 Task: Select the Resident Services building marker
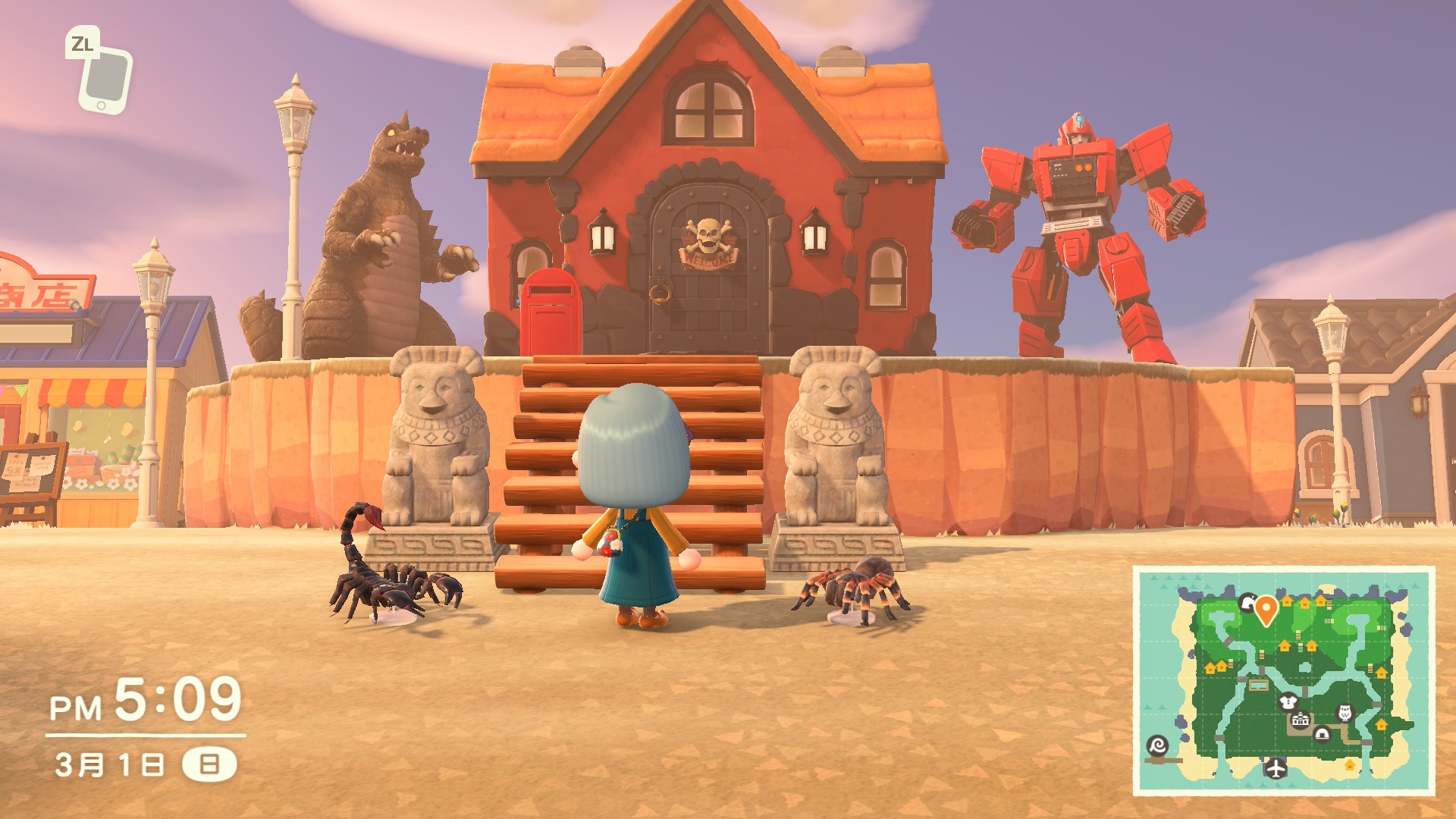click(1301, 720)
